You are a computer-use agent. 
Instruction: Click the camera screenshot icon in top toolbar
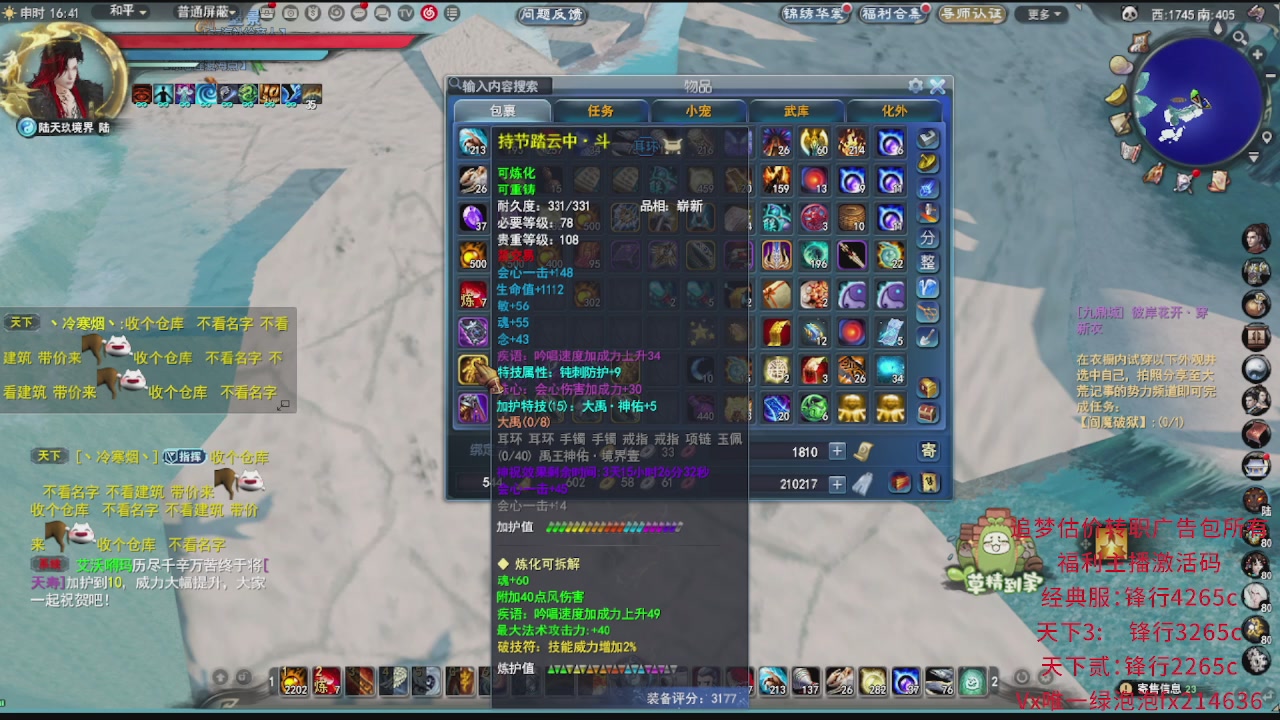pos(290,13)
